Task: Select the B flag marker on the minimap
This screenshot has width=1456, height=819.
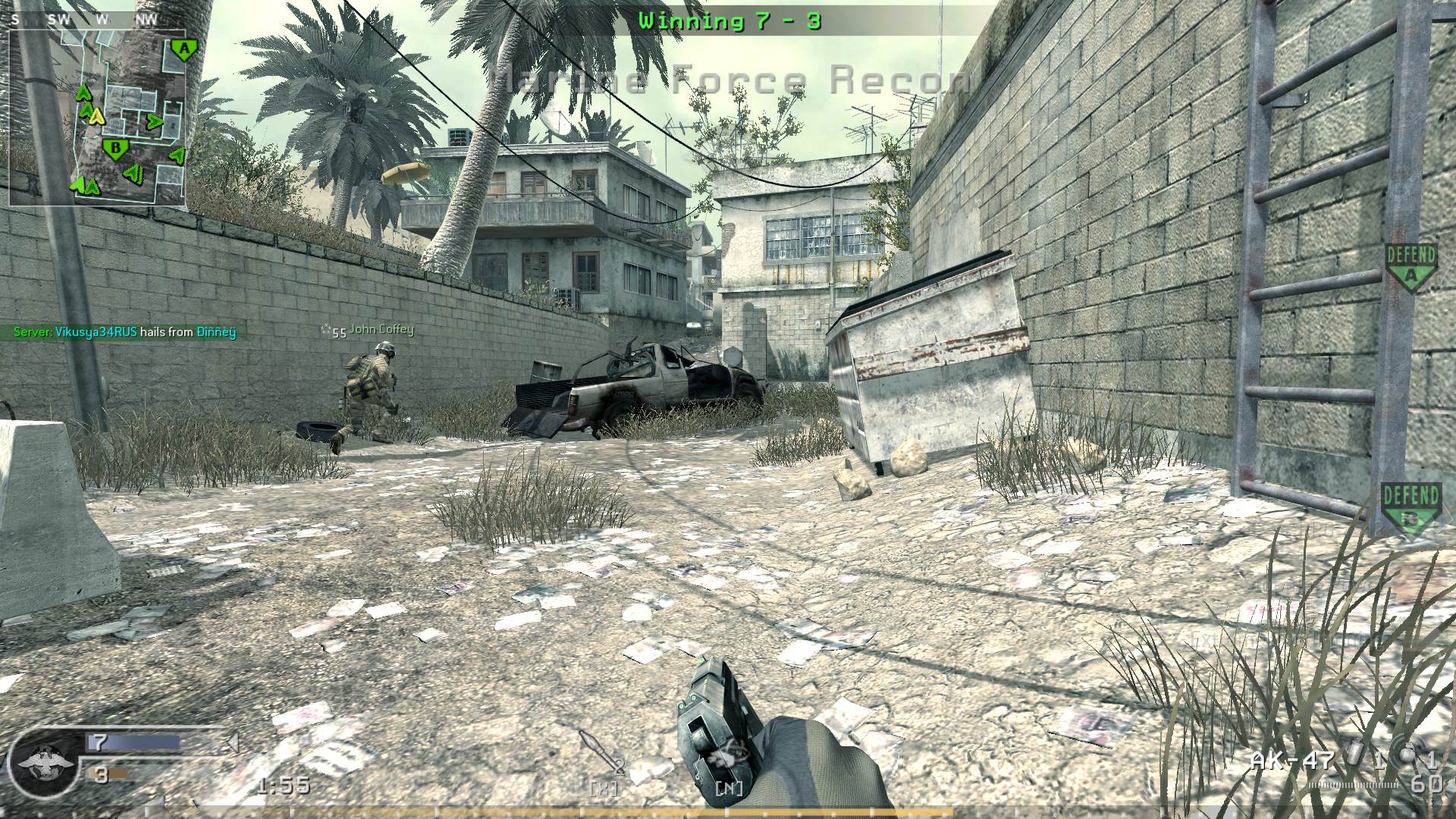Action: 115,148
